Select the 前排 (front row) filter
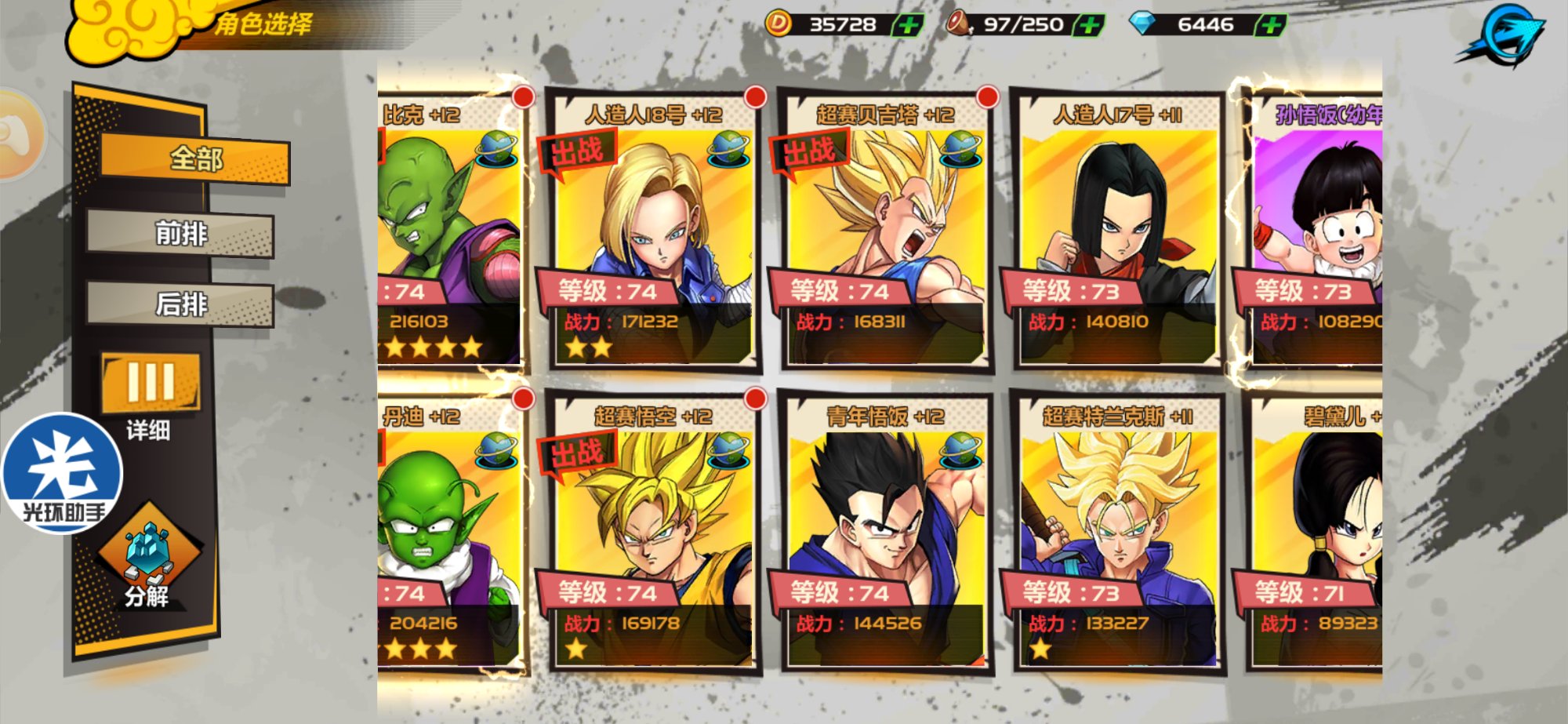The image size is (1568, 724). [181, 234]
